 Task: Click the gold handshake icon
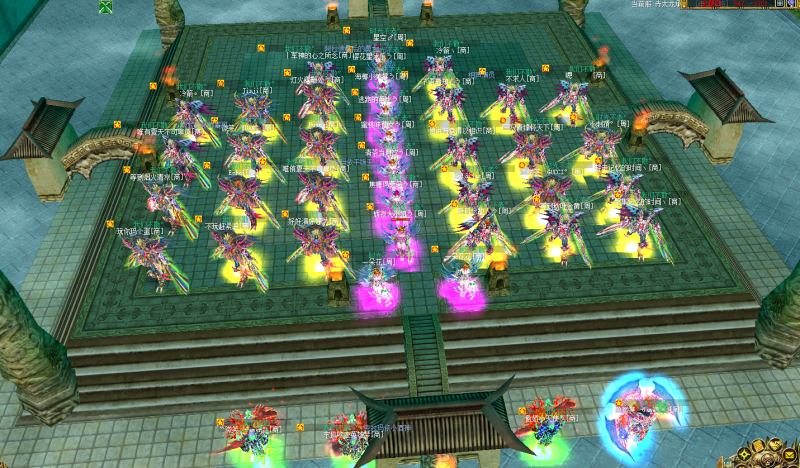click(775, 445)
